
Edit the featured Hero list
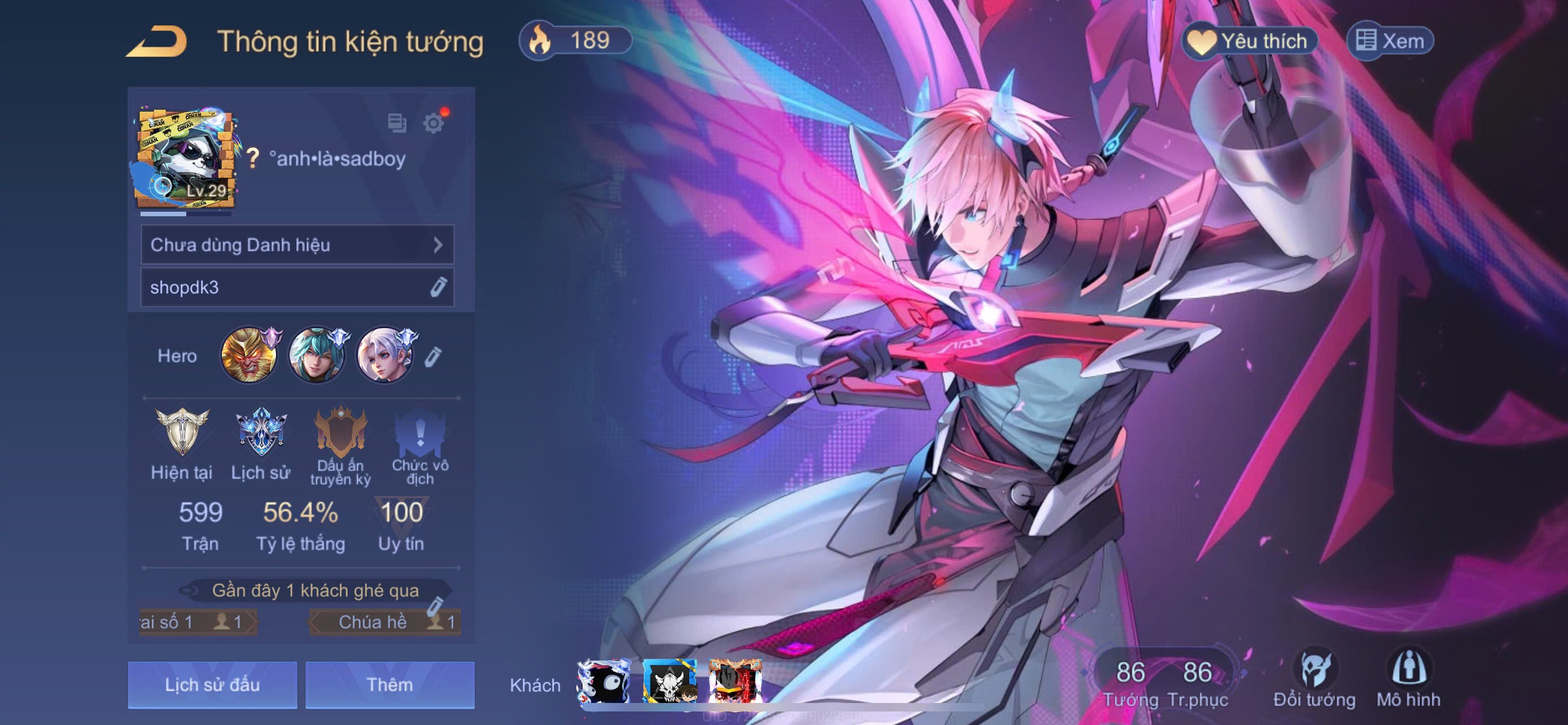(x=433, y=357)
